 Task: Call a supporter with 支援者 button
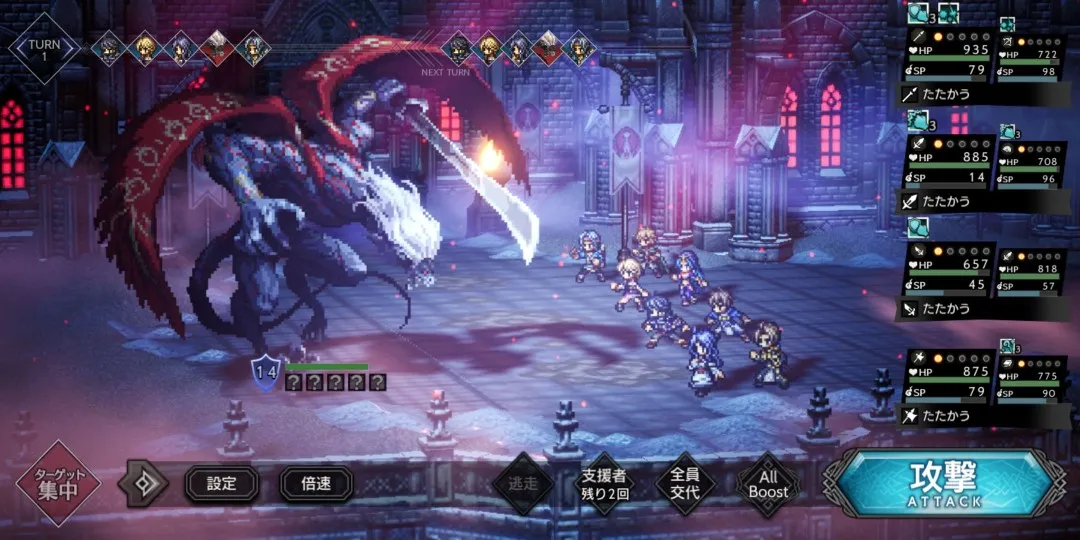[603, 485]
